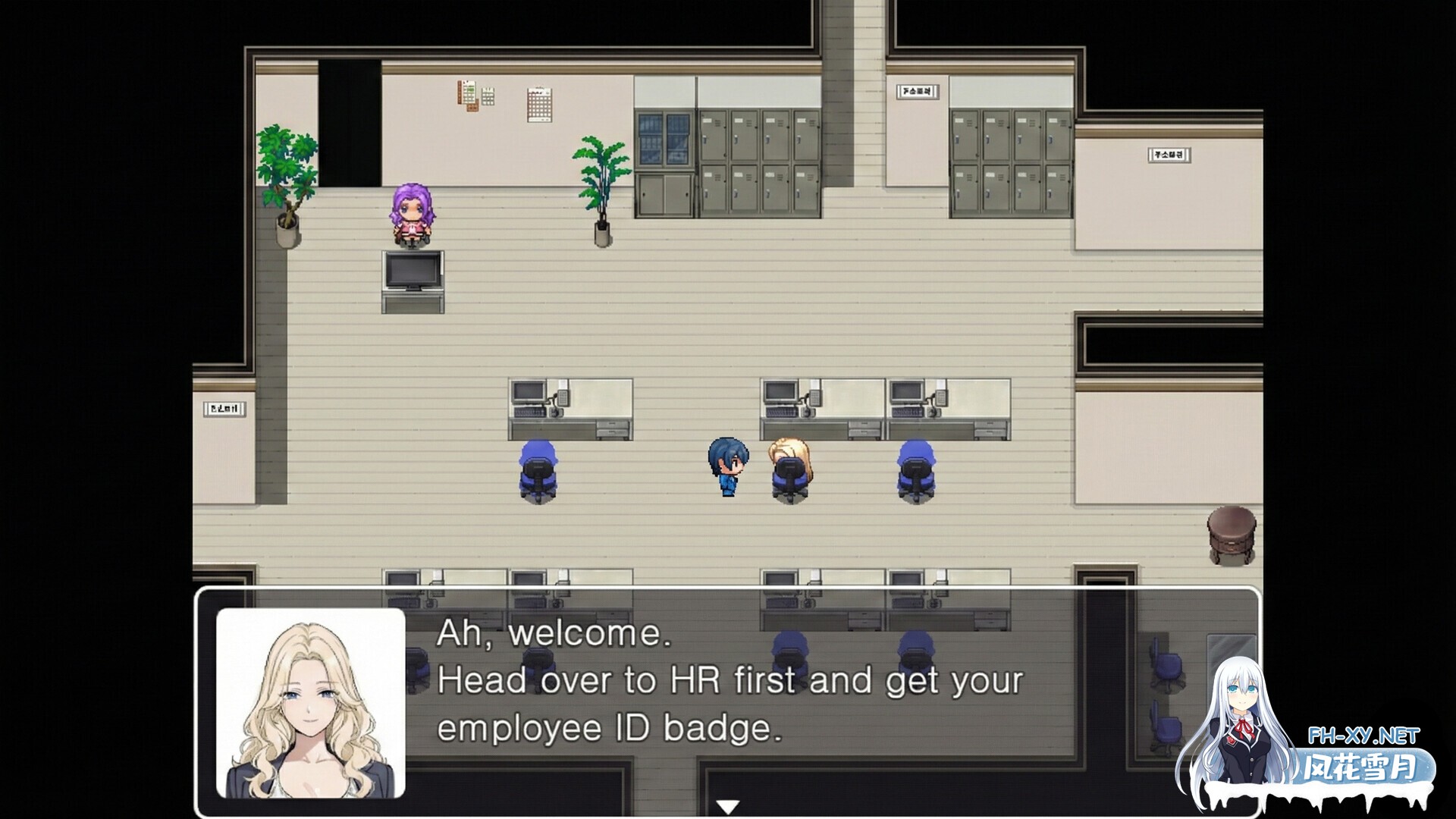1456x819 pixels.
Task: Click the blue office chair left of the player
Action: pyautogui.click(x=537, y=466)
